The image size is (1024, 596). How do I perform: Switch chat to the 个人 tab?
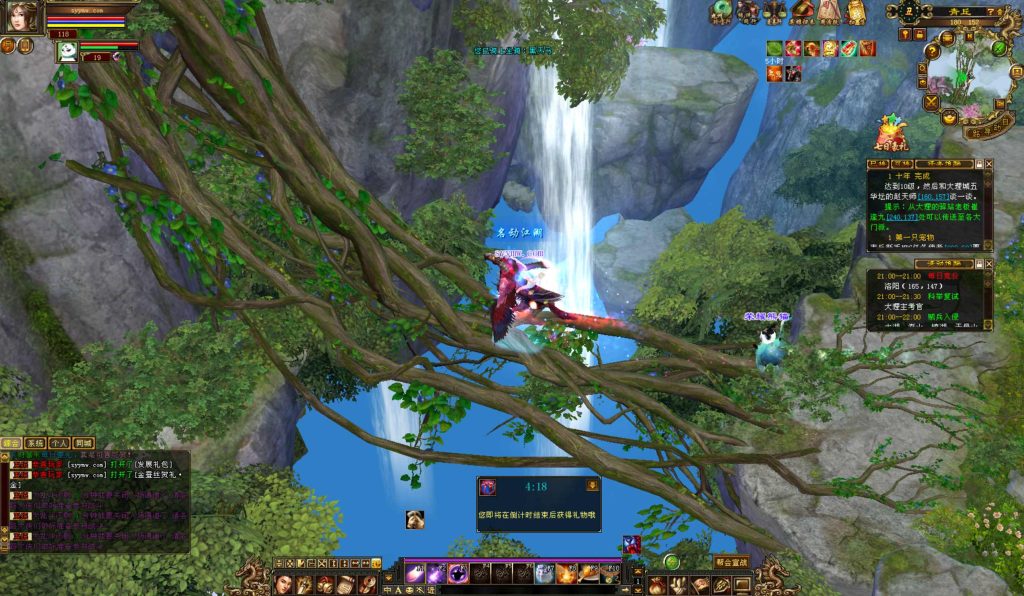point(59,442)
